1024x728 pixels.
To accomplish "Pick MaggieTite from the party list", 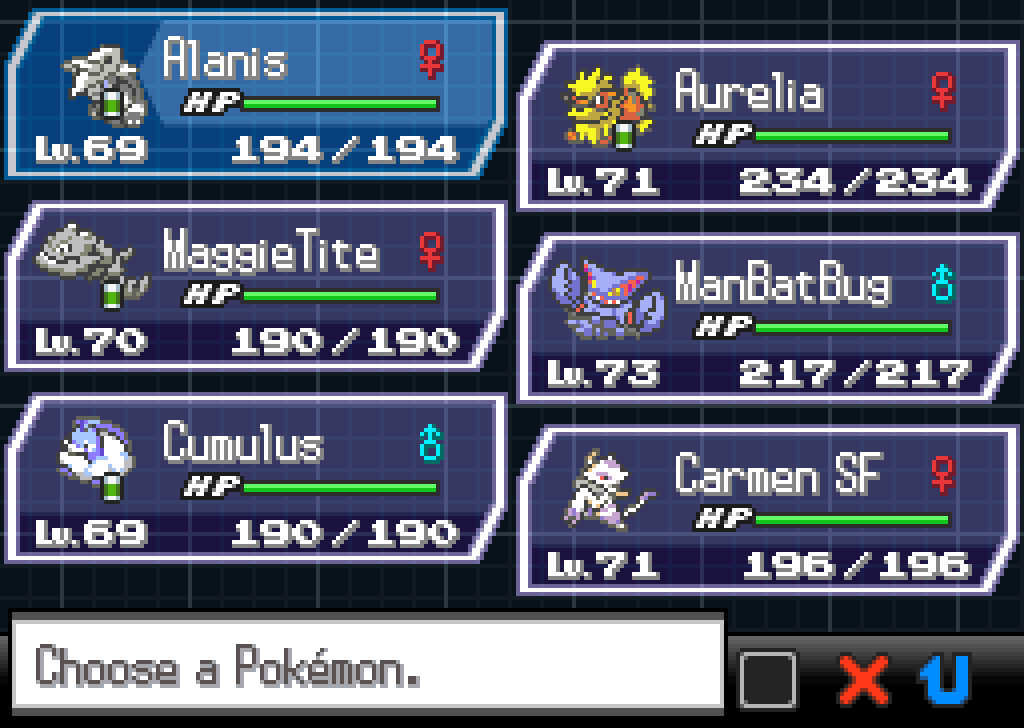I will [x=255, y=287].
